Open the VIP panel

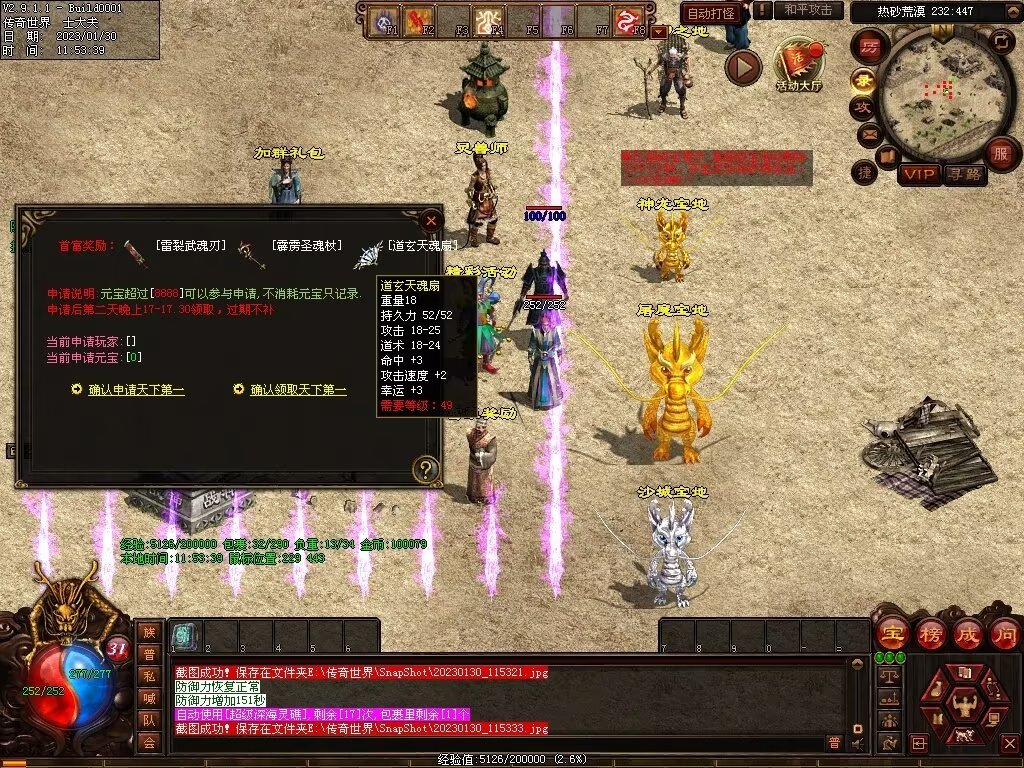click(918, 174)
